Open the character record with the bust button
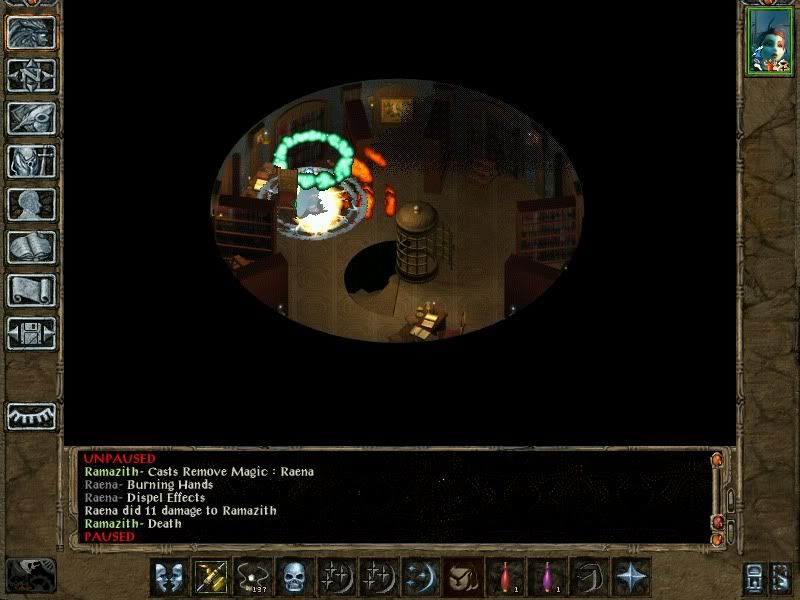The height and width of the screenshot is (600, 800). pos(31,204)
